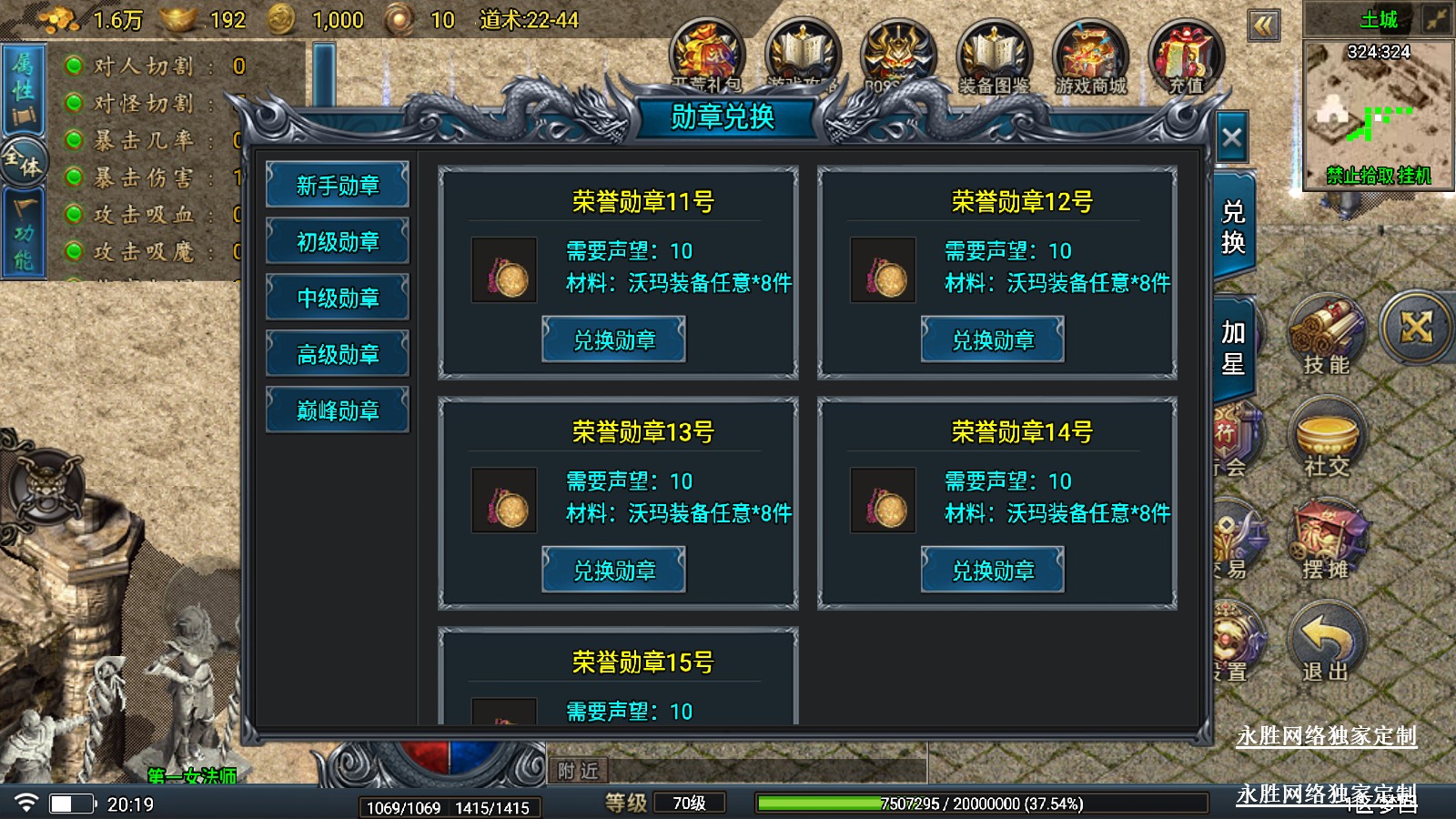Switch to the 兑换 side tab
The image size is (1456, 819).
(x=1233, y=227)
